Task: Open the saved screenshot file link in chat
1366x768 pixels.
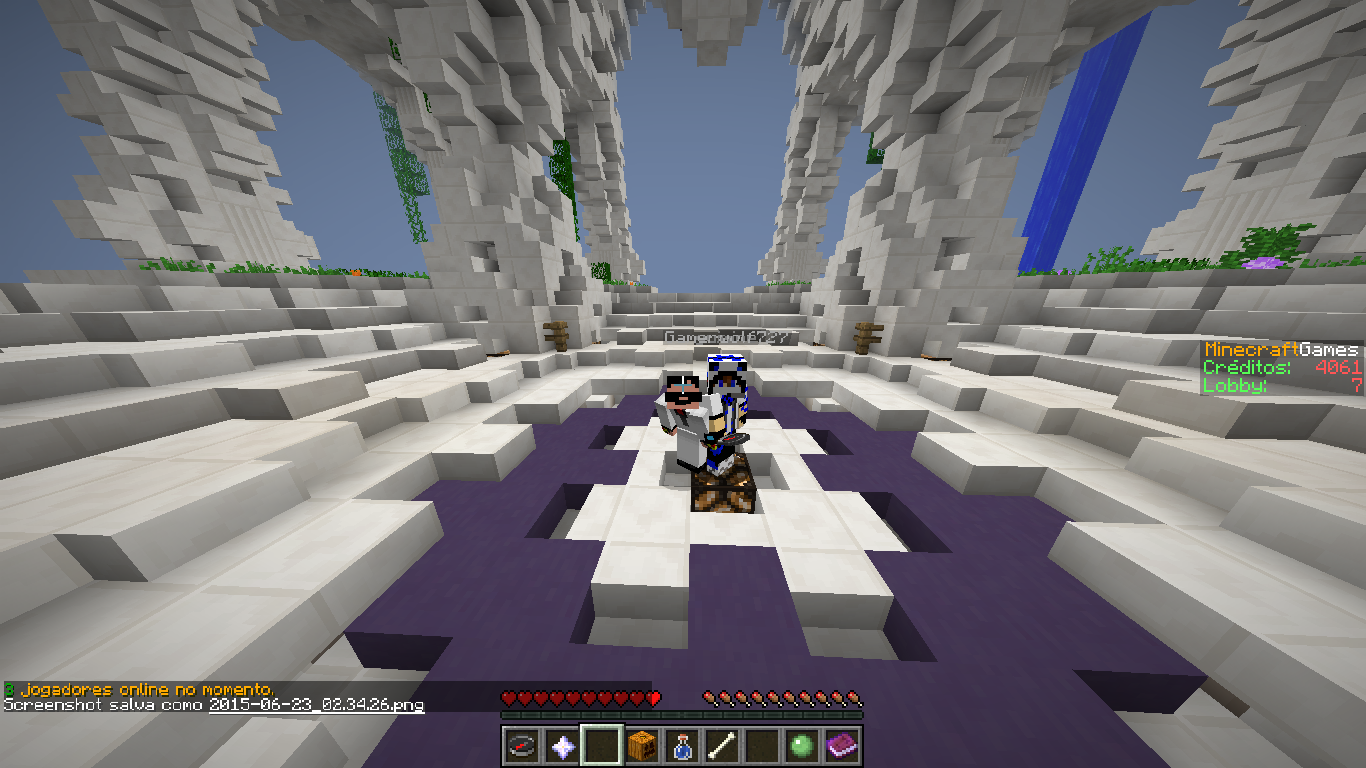Action: point(316,705)
